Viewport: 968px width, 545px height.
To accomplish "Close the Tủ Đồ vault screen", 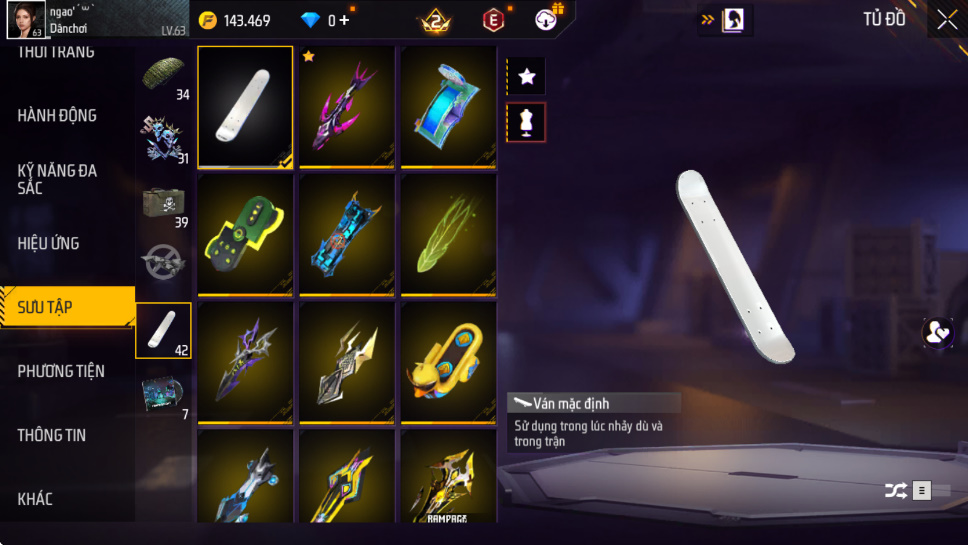I will pyautogui.click(x=946, y=19).
